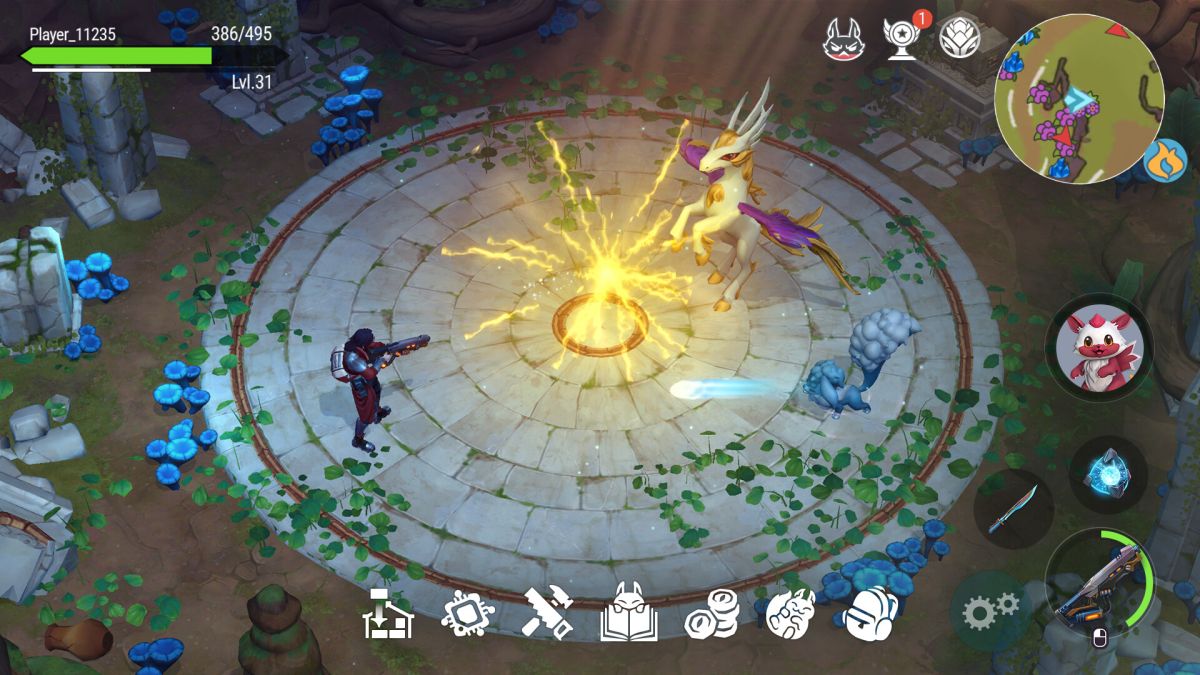This screenshot has height=675, width=1200.
Task: Open the backpack inventory
Action: pyautogui.click(x=869, y=612)
